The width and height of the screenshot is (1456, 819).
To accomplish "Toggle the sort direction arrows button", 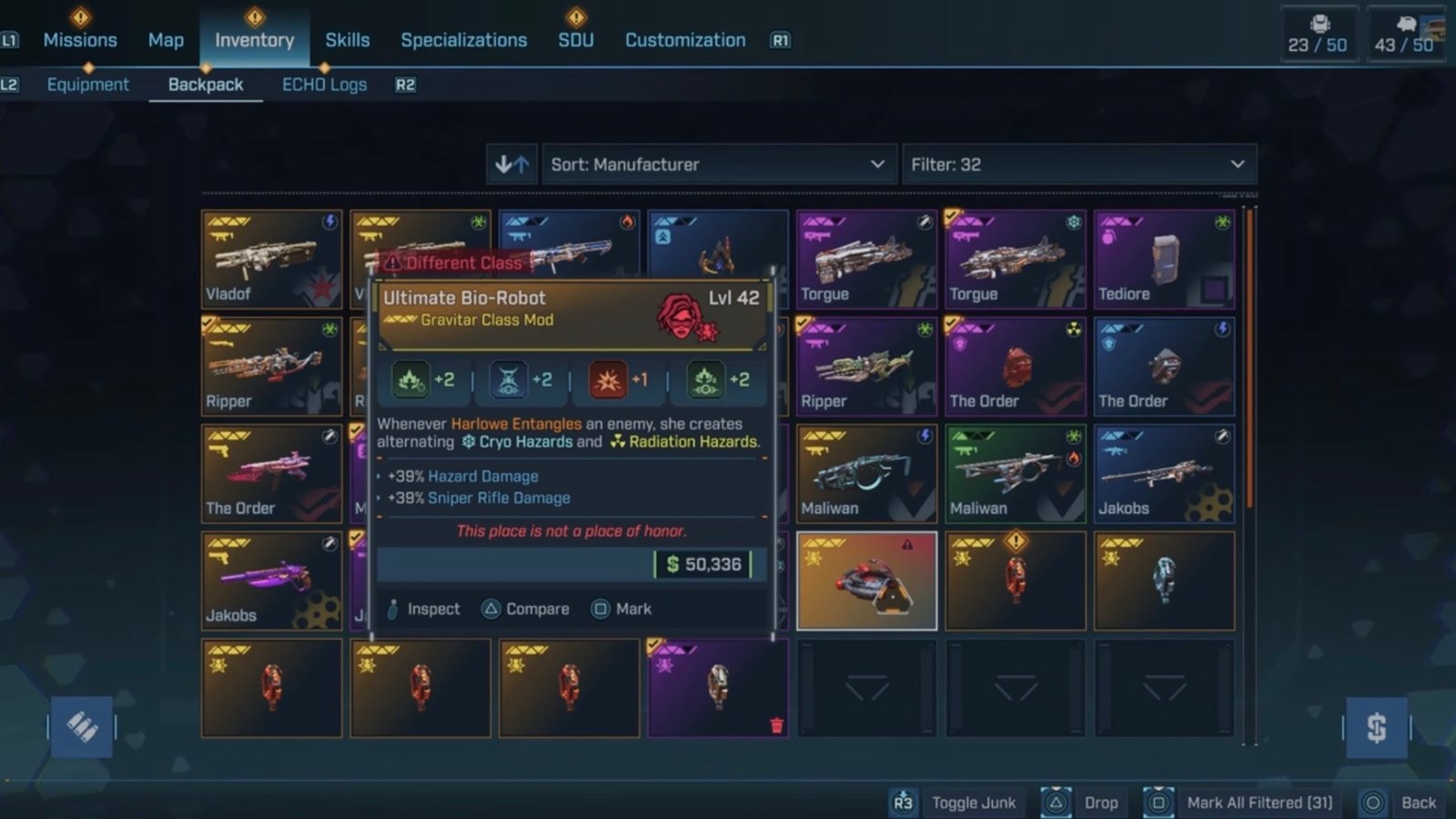I will click(511, 165).
